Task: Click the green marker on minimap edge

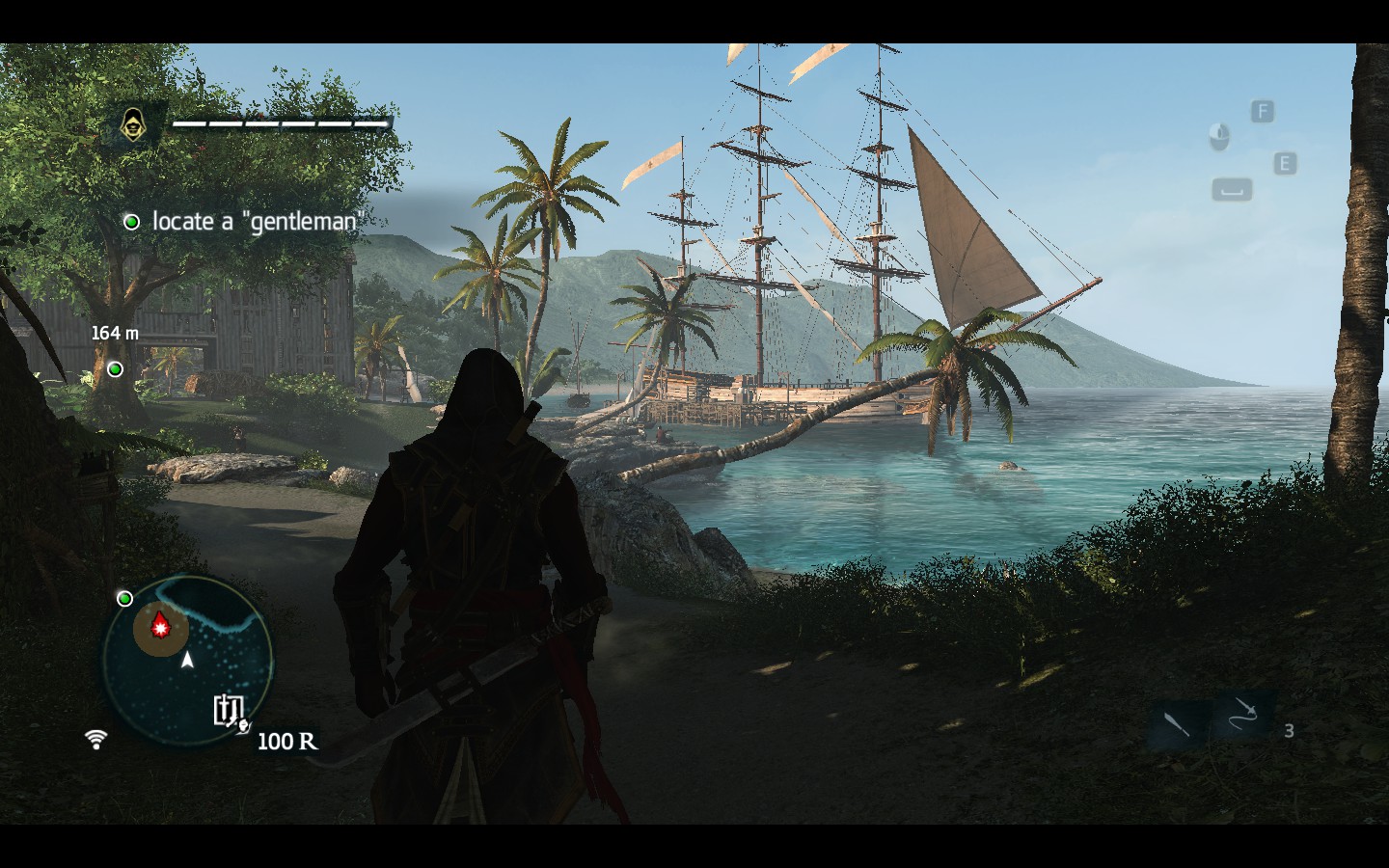Action: [x=124, y=599]
